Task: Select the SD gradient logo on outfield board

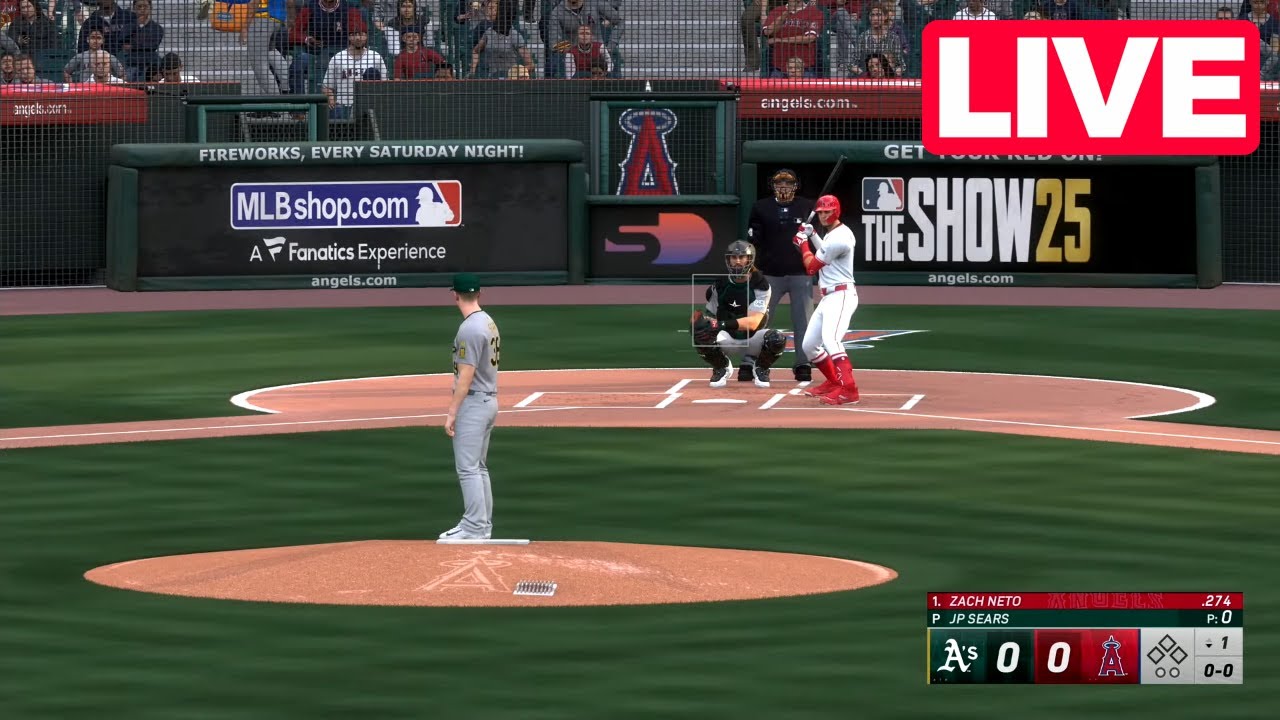Action: 660,238
